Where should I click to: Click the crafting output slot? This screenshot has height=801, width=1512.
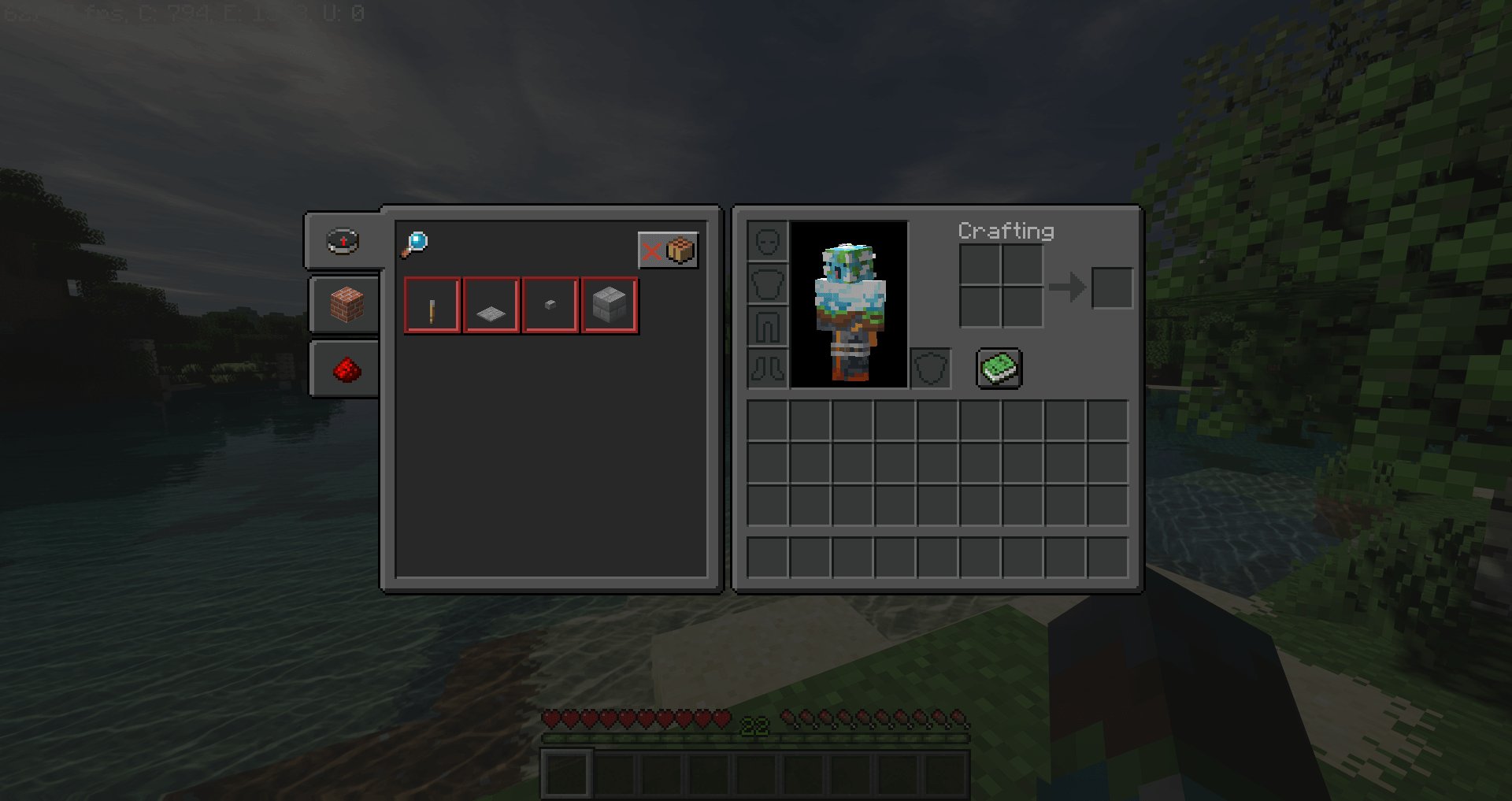(1112, 287)
